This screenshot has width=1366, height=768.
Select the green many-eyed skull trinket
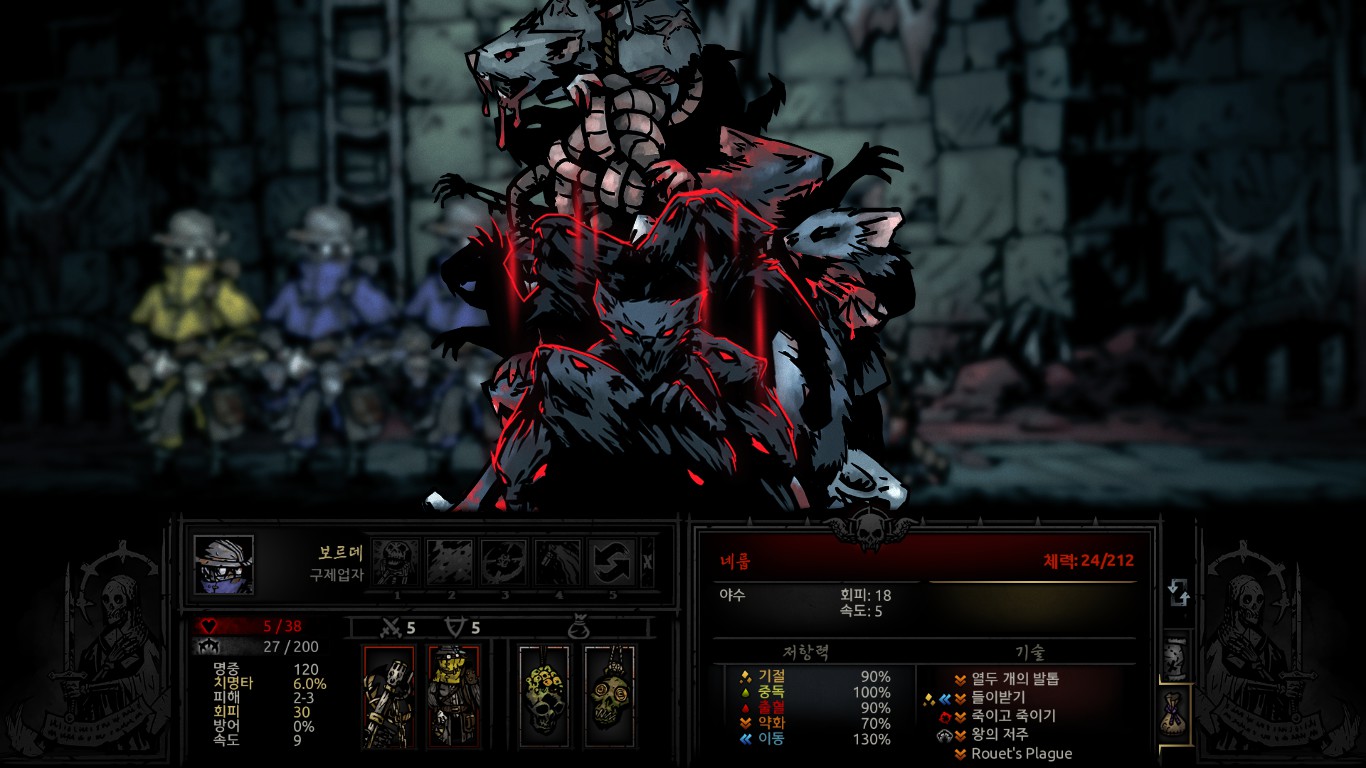tap(544, 697)
